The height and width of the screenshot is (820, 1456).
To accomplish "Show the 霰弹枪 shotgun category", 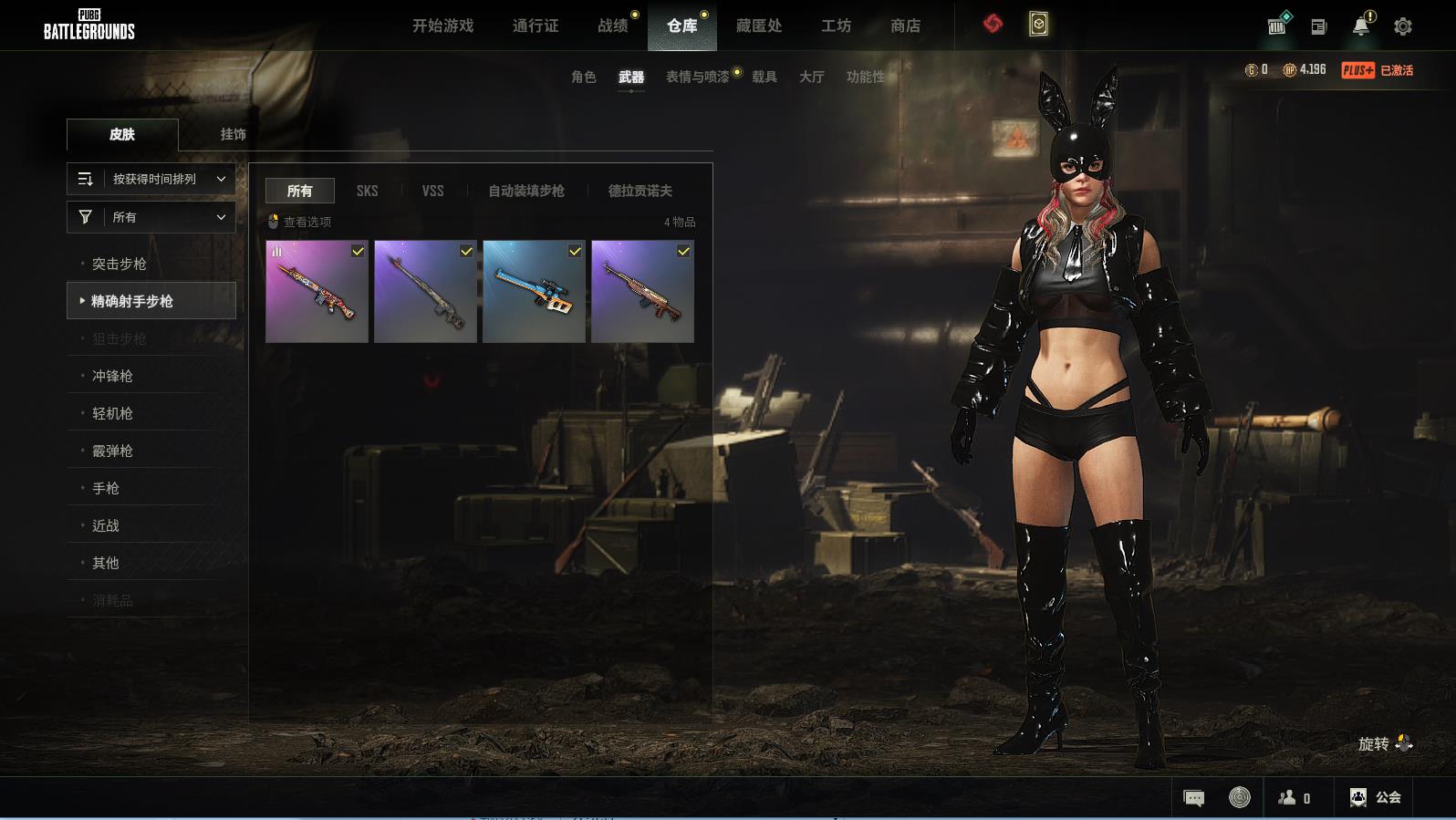I will coord(112,451).
